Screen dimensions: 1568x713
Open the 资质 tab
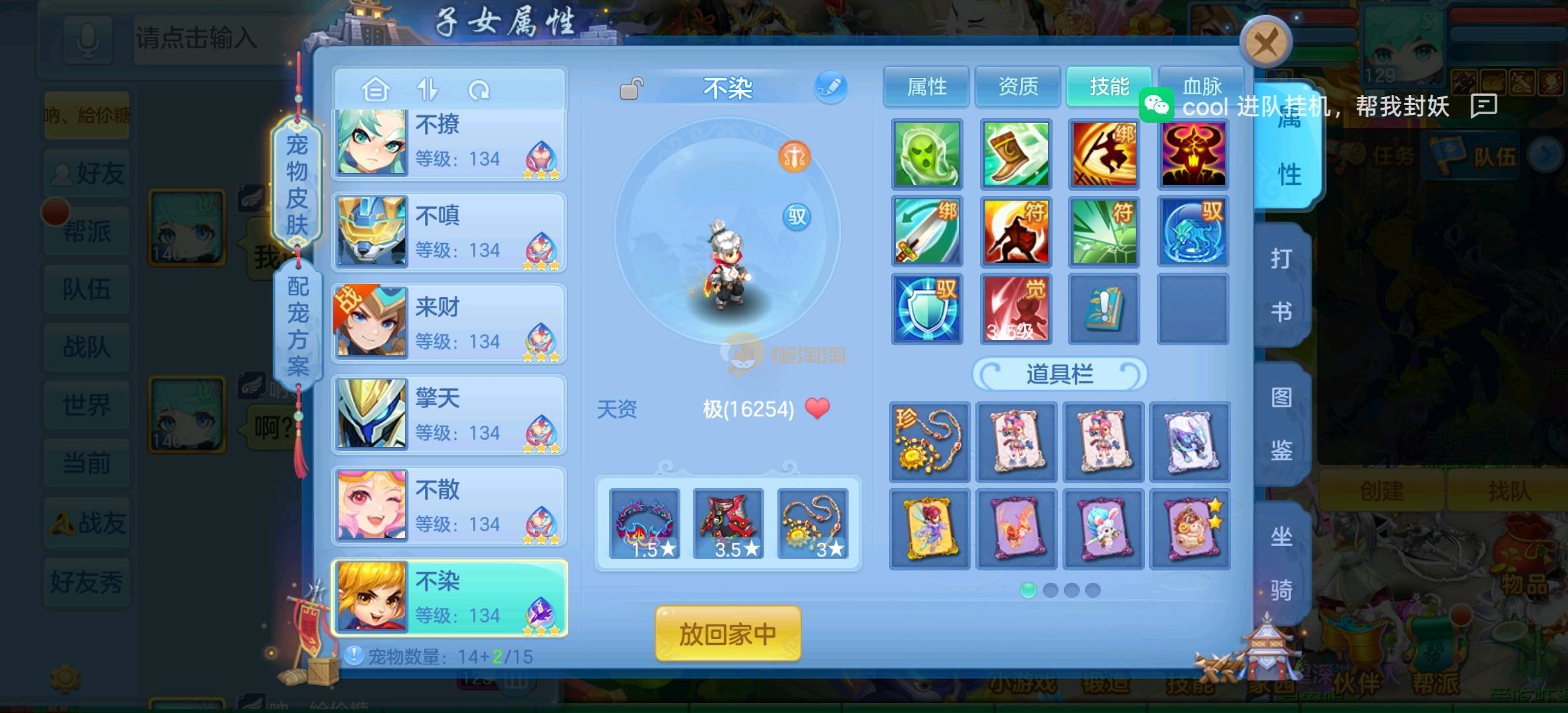click(1018, 86)
